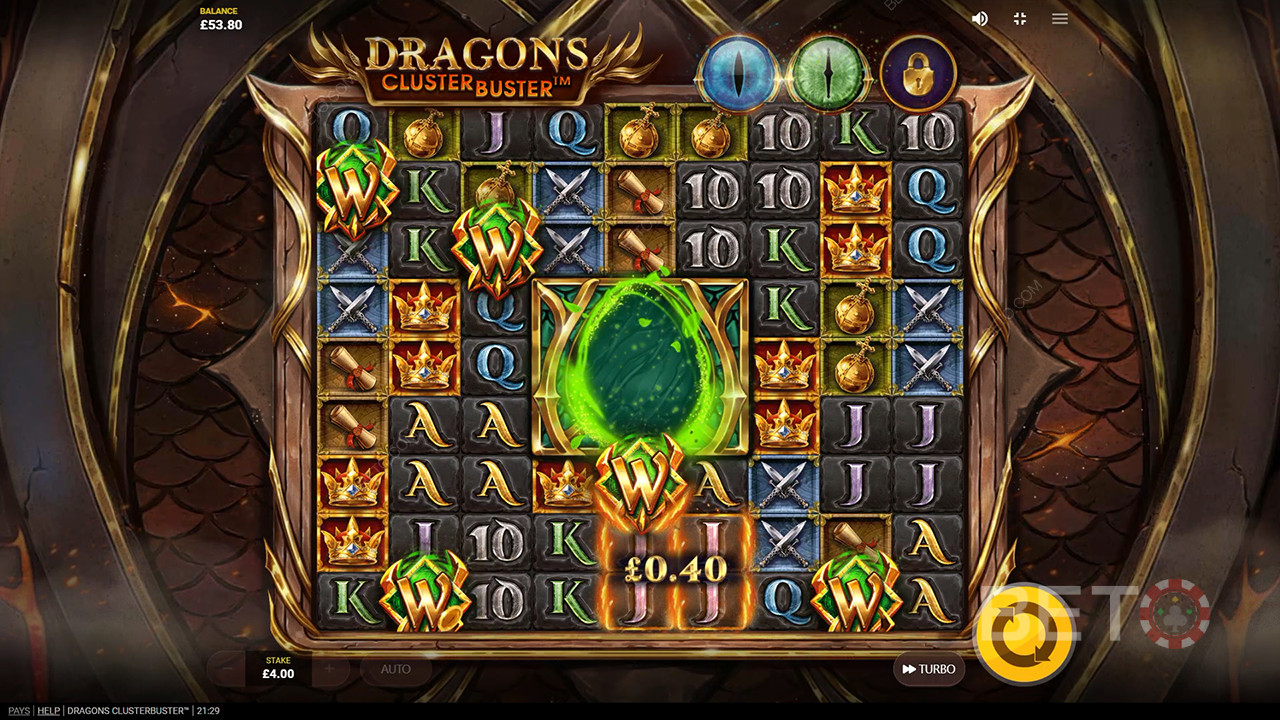This screenshot has height=720, width=1280.
Task: Open the Help page link
Action: [x=48, y=711]
